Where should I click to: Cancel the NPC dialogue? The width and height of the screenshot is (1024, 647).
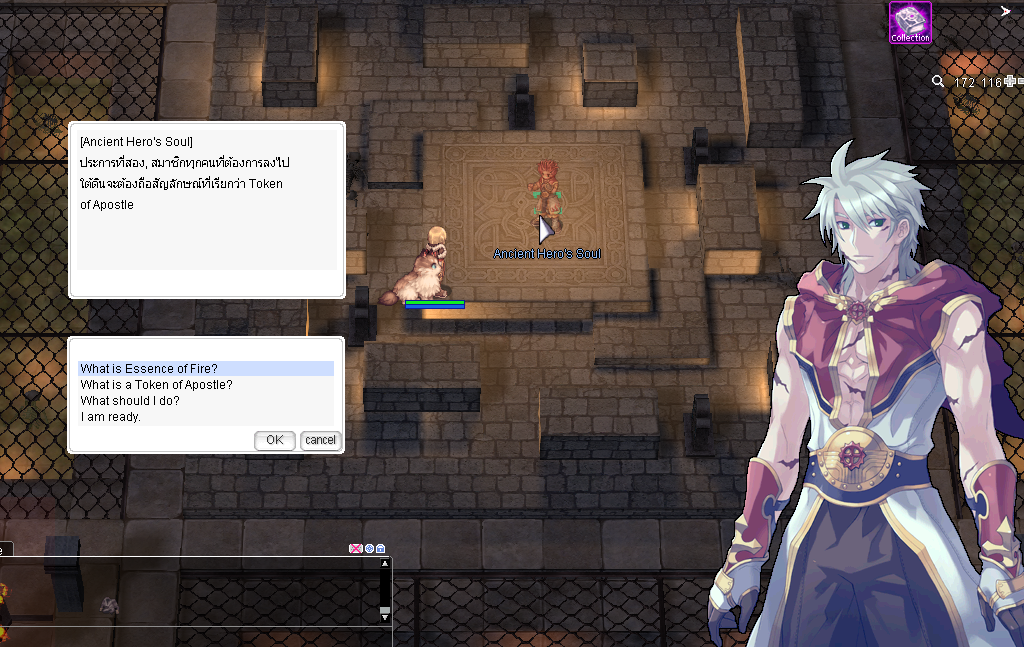point(321,440)
